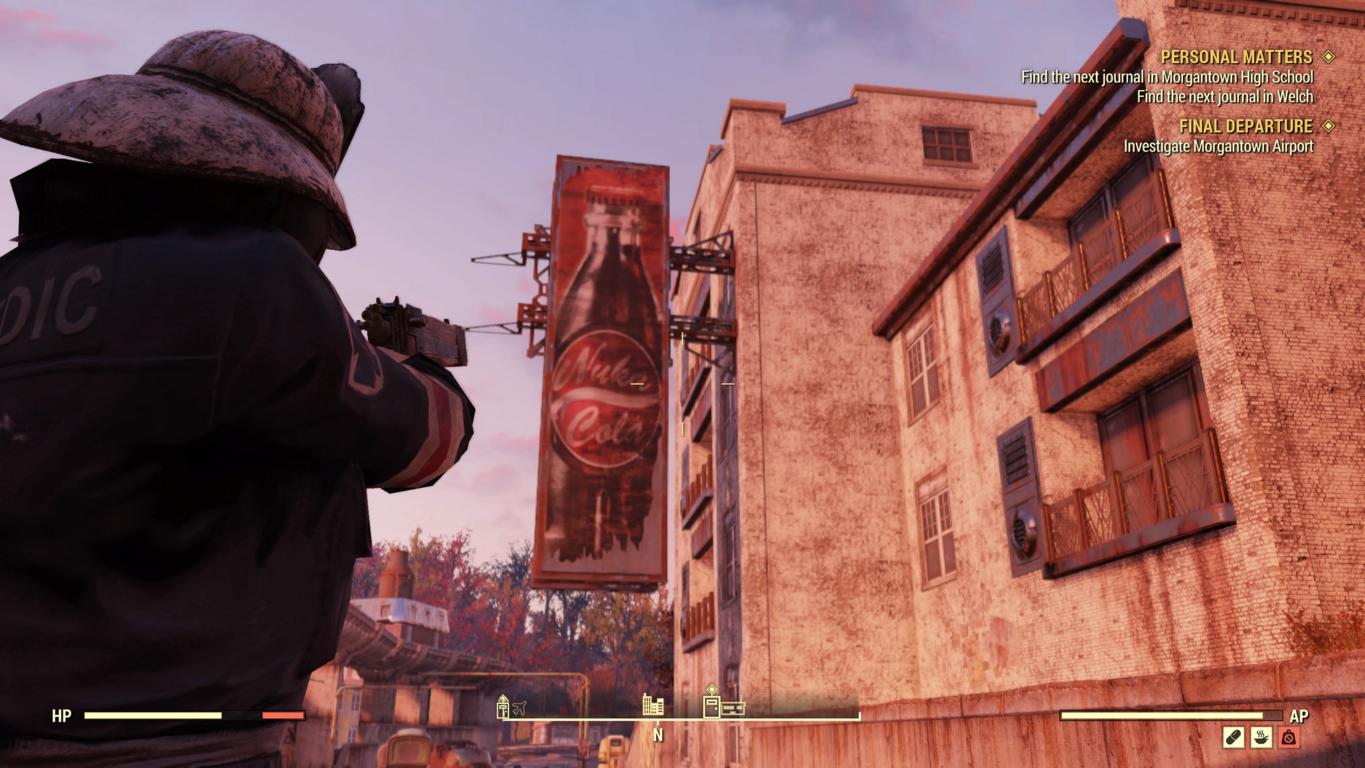Viewport: 1365px width, 768px height.
Task: Select the Personal Matters quest title
Action: [x=1236, y=57]
